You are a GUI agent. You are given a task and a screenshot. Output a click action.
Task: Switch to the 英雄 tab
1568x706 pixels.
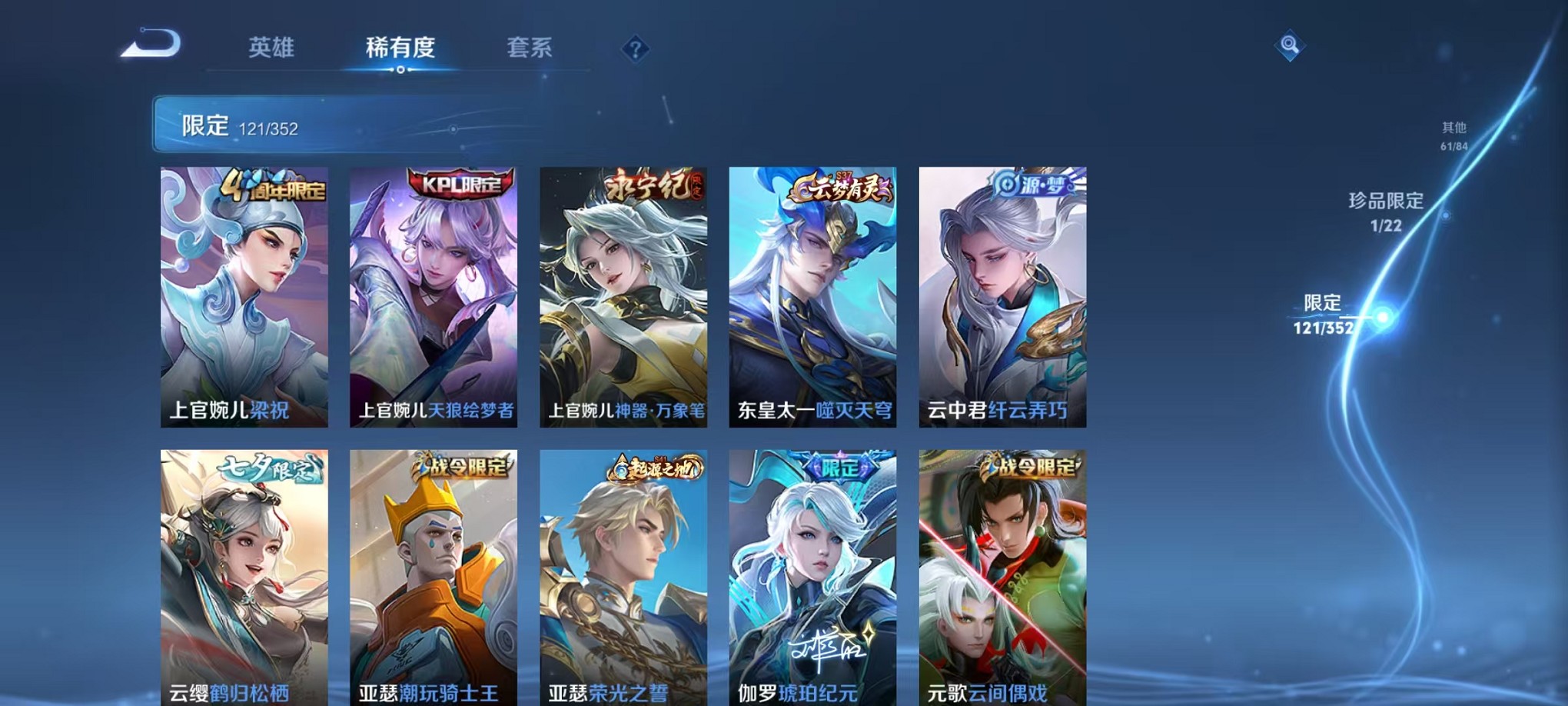coord(273,48)
